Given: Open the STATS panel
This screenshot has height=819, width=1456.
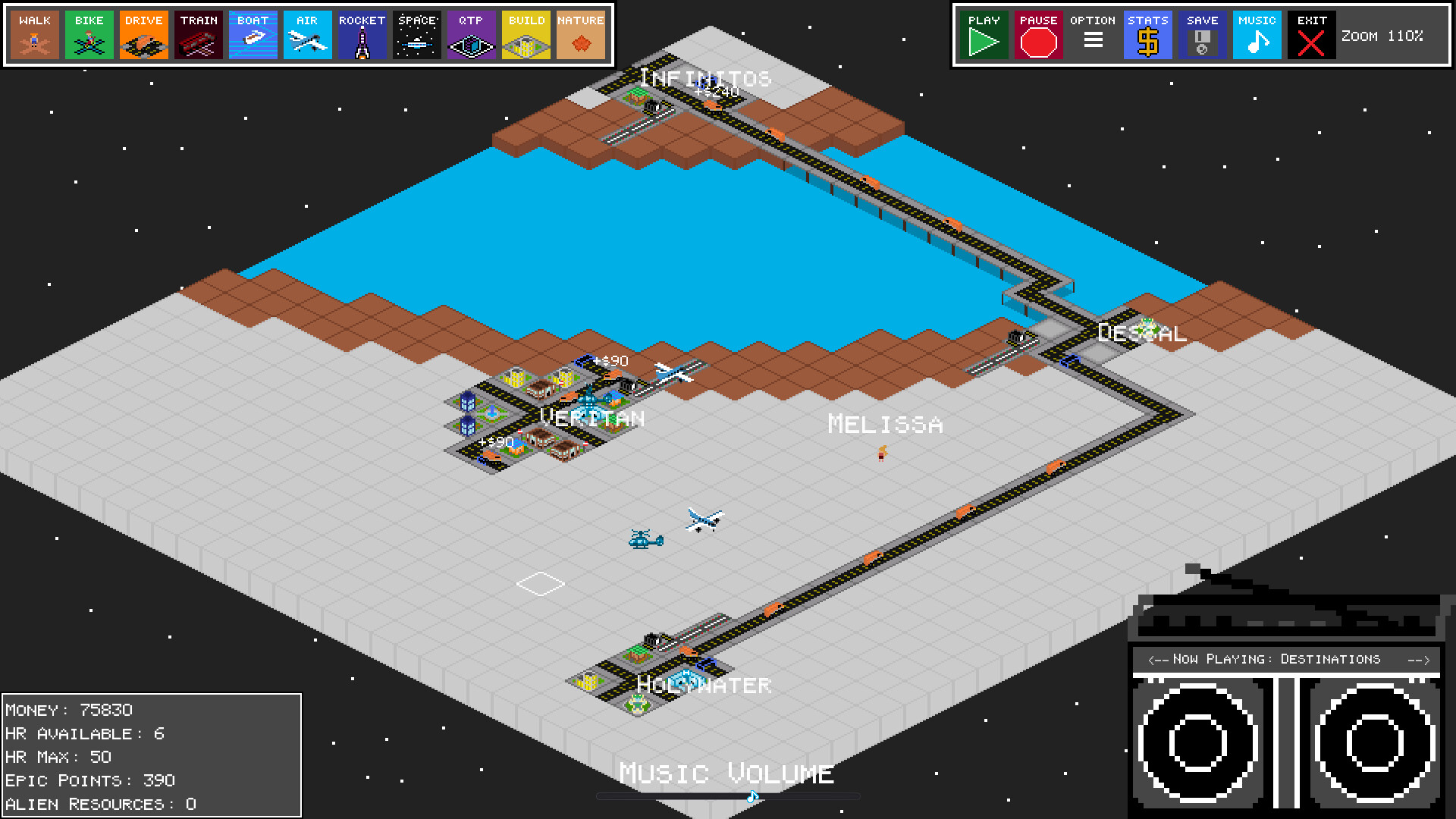Looking at the screenshot, I should tap(1147, 34).
